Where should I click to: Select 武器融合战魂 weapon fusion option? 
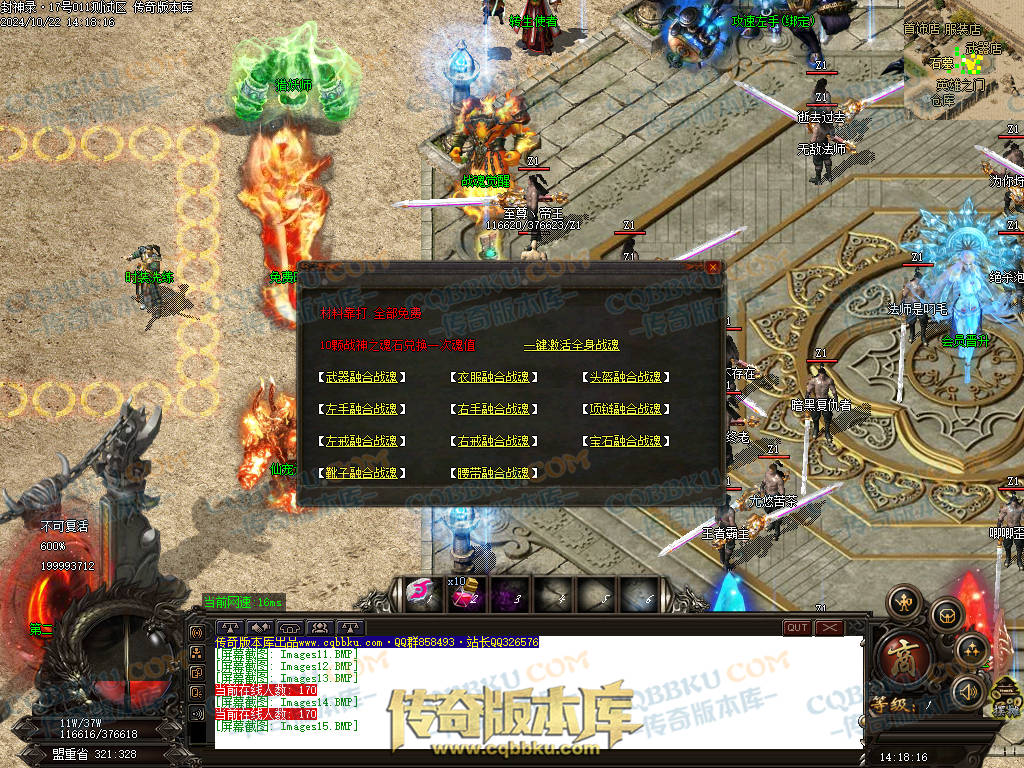pos(361,377)
